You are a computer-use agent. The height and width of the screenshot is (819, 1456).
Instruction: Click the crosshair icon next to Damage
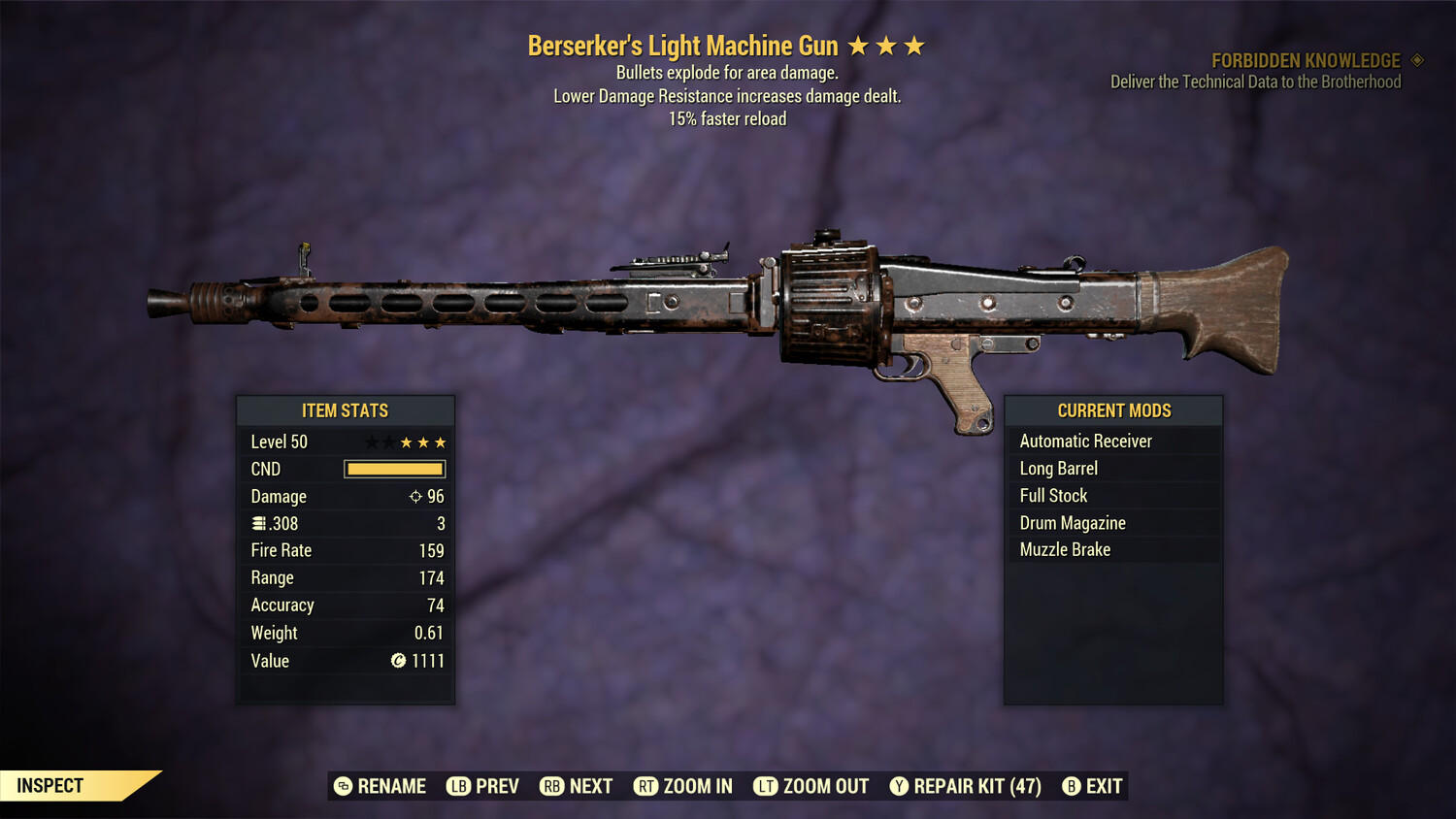tap(415, 496)
